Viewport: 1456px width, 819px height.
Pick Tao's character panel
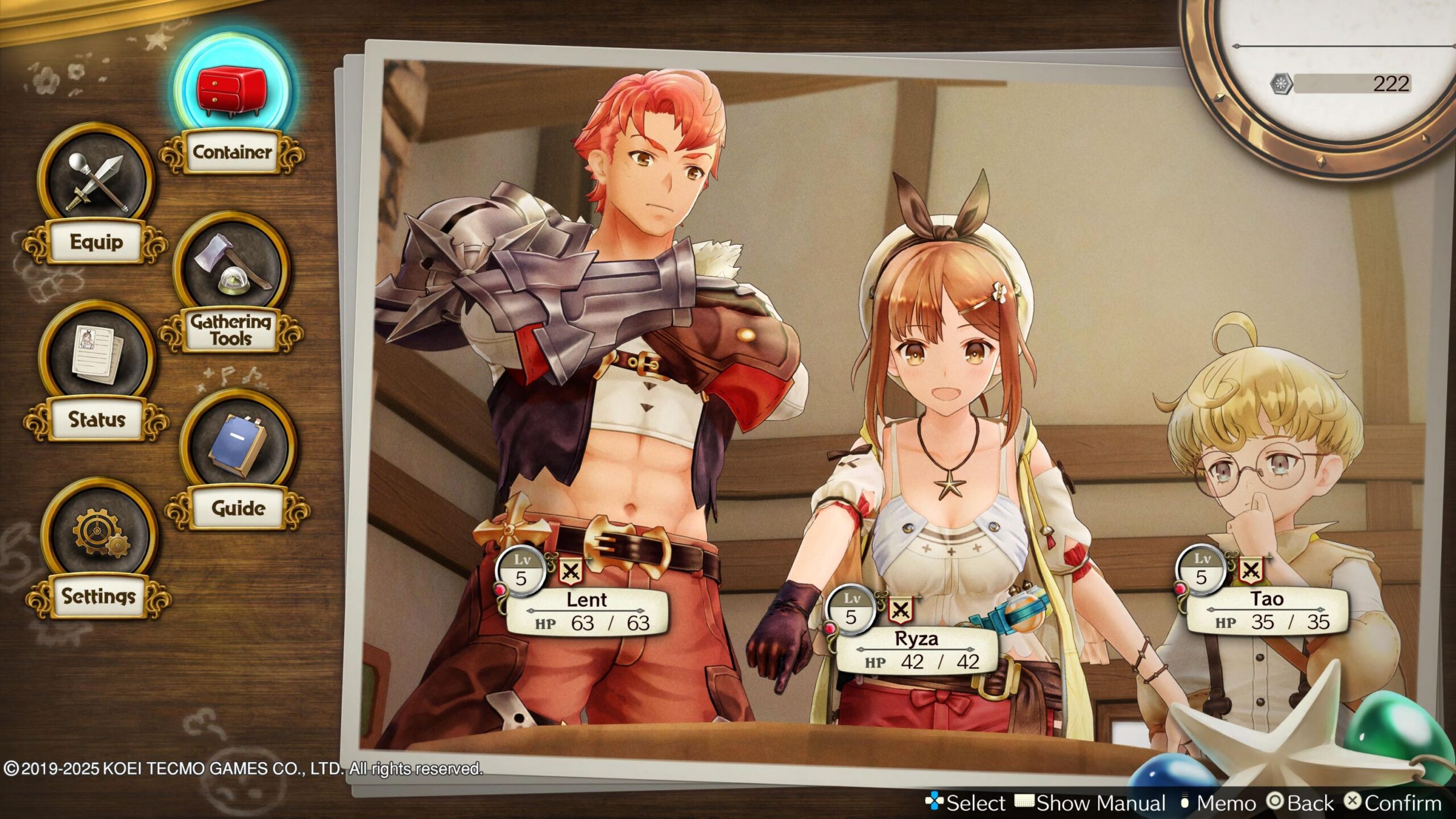[x=1267, y=610]
